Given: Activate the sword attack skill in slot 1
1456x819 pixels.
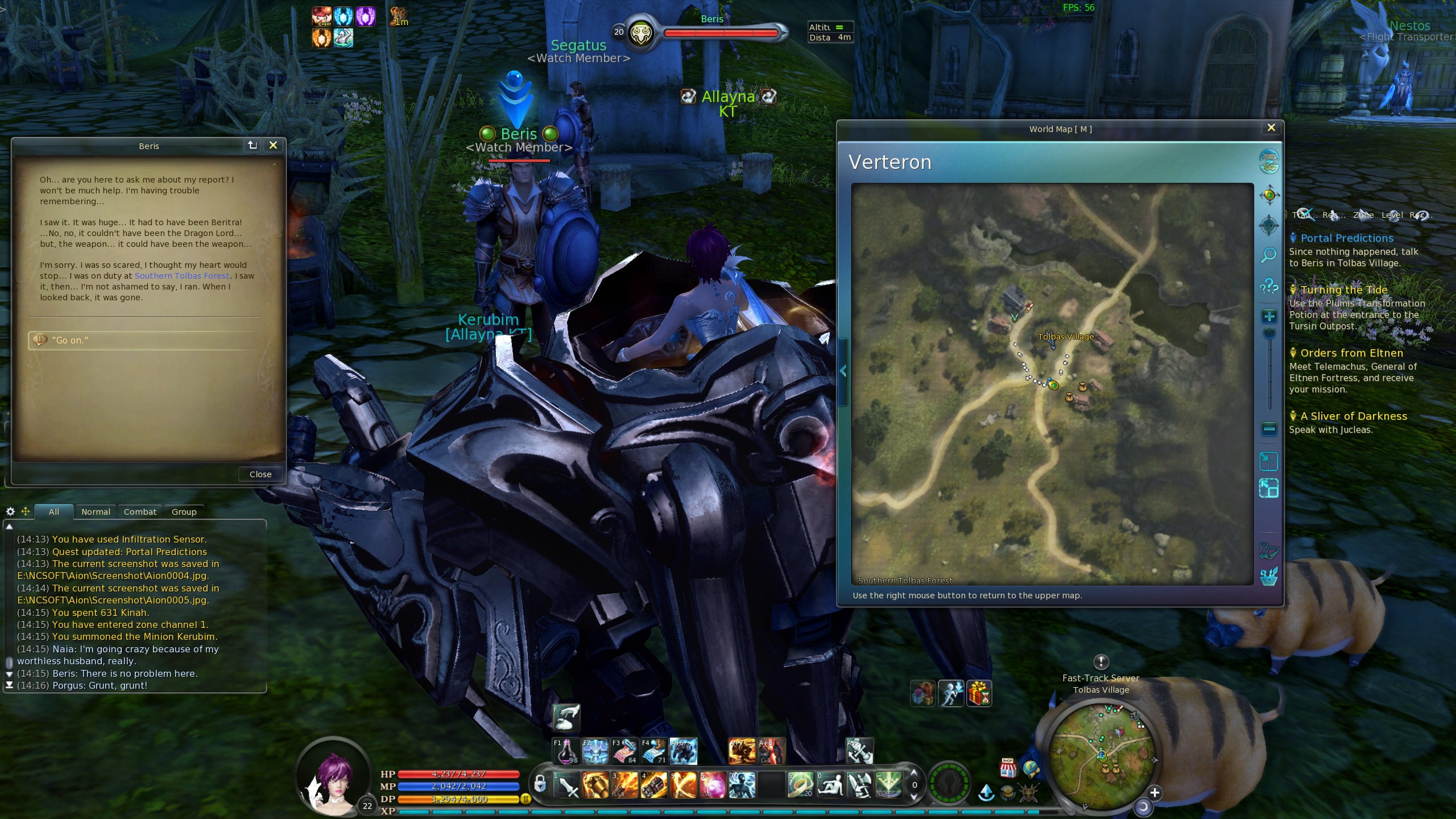Looking at the screenshot, I should [566, 785].
